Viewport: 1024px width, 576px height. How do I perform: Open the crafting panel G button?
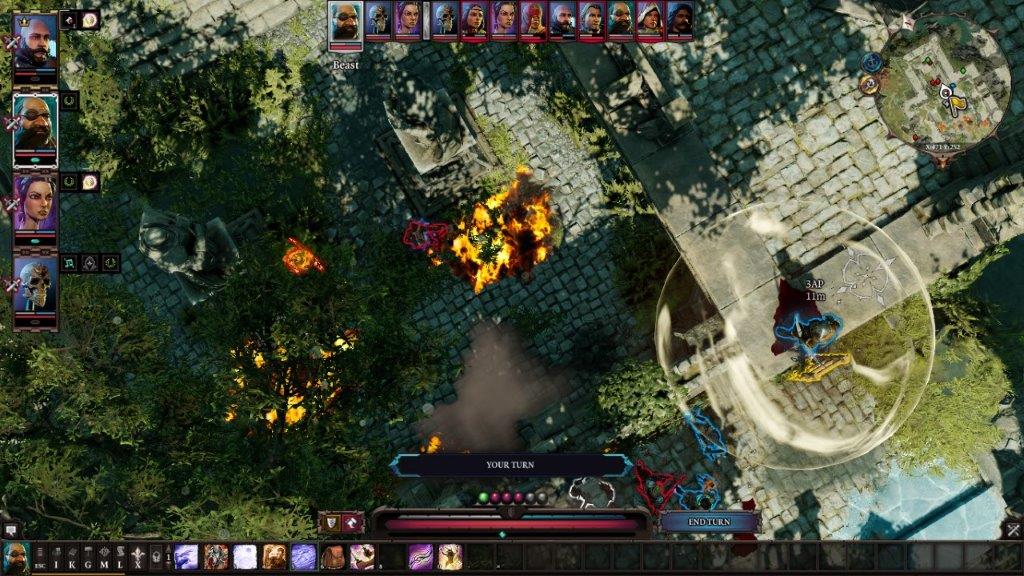pos(88,558)
